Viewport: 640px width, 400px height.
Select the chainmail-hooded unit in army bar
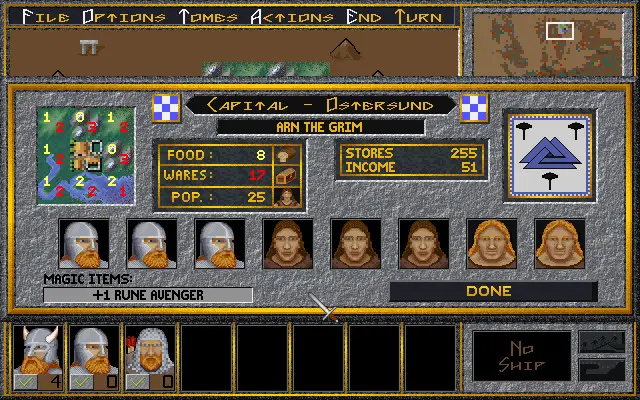(x=150, y=356)
